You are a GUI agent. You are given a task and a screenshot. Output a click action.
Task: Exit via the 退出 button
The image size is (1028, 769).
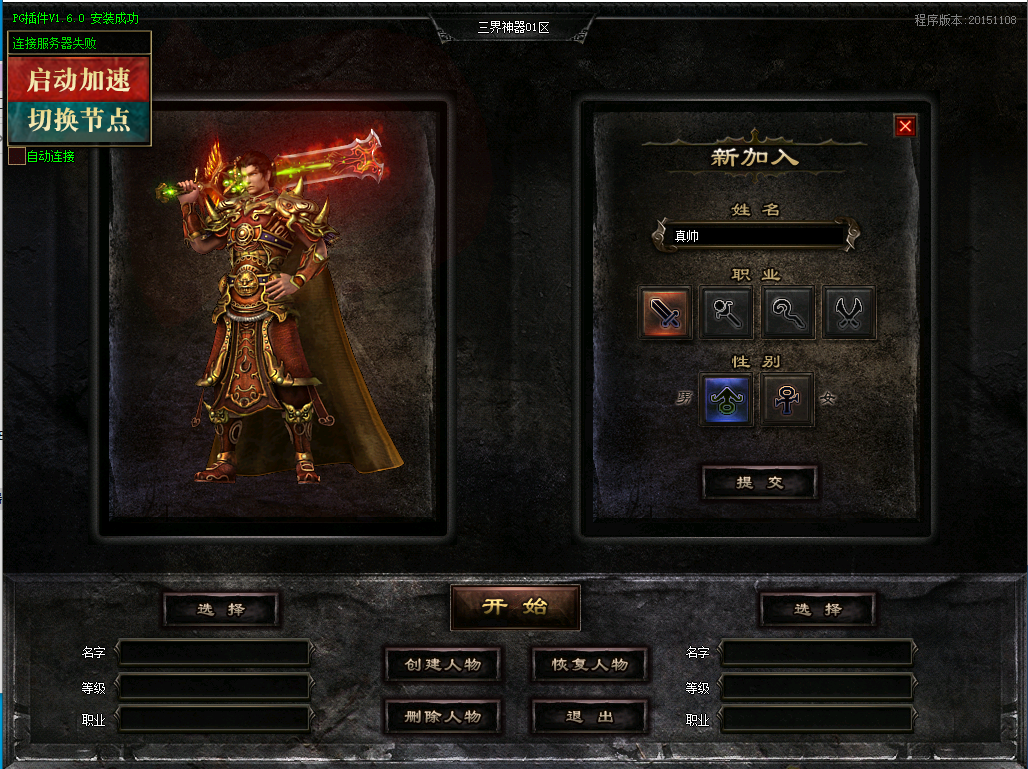click(590, 716)
